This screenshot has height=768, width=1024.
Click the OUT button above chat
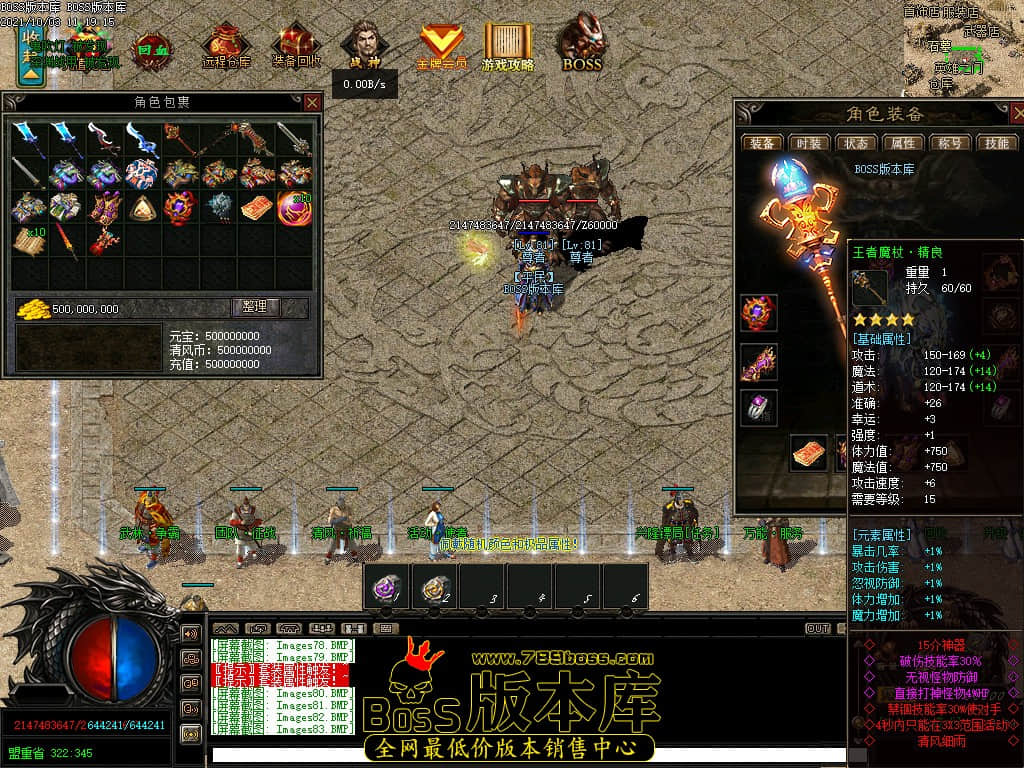click(x=817, y=629)
